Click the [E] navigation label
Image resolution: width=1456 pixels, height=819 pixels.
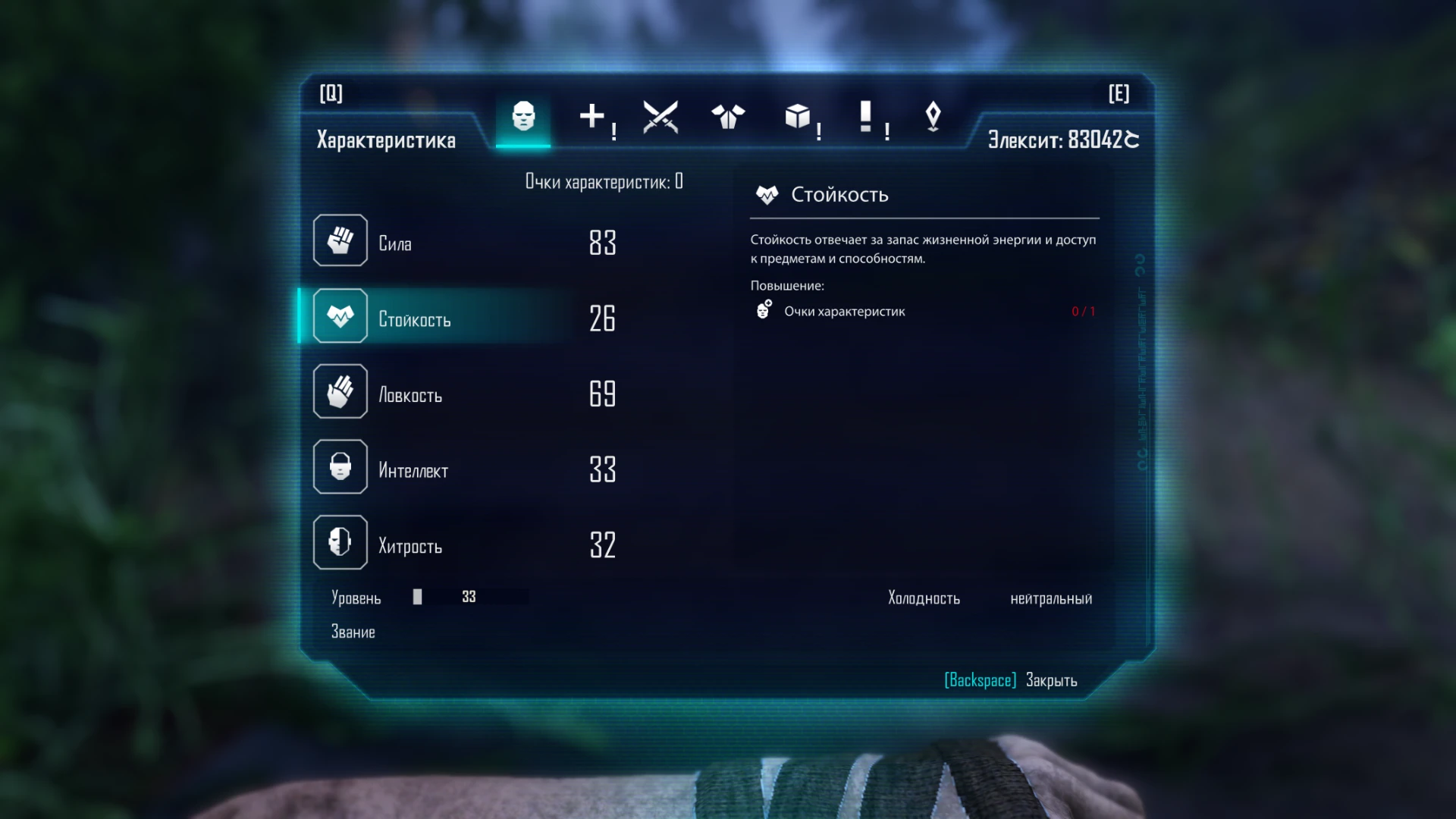tap(1119, 94)
